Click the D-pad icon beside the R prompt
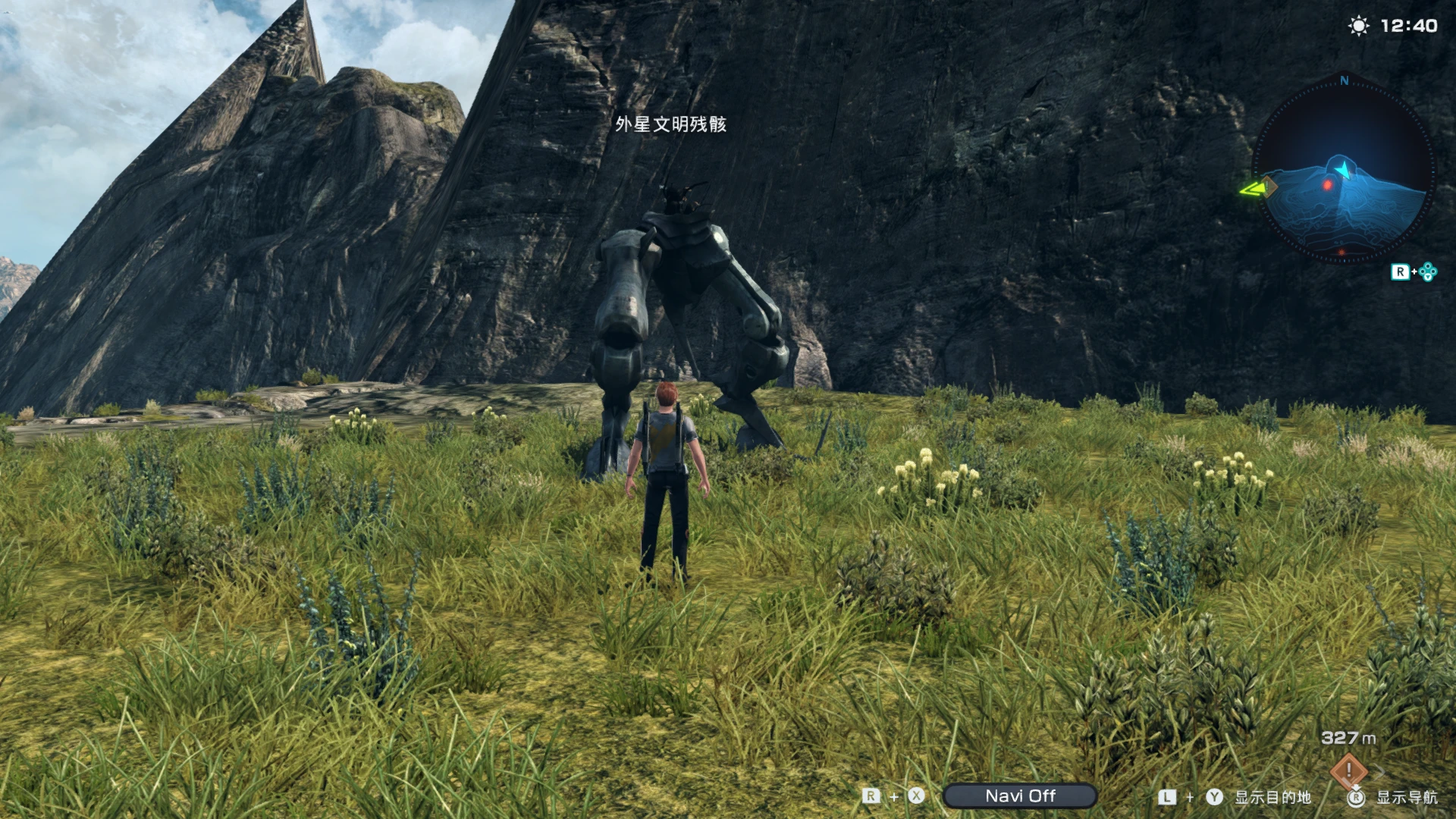Screen dimensions: 1456x819 (x=1428, y=271)
